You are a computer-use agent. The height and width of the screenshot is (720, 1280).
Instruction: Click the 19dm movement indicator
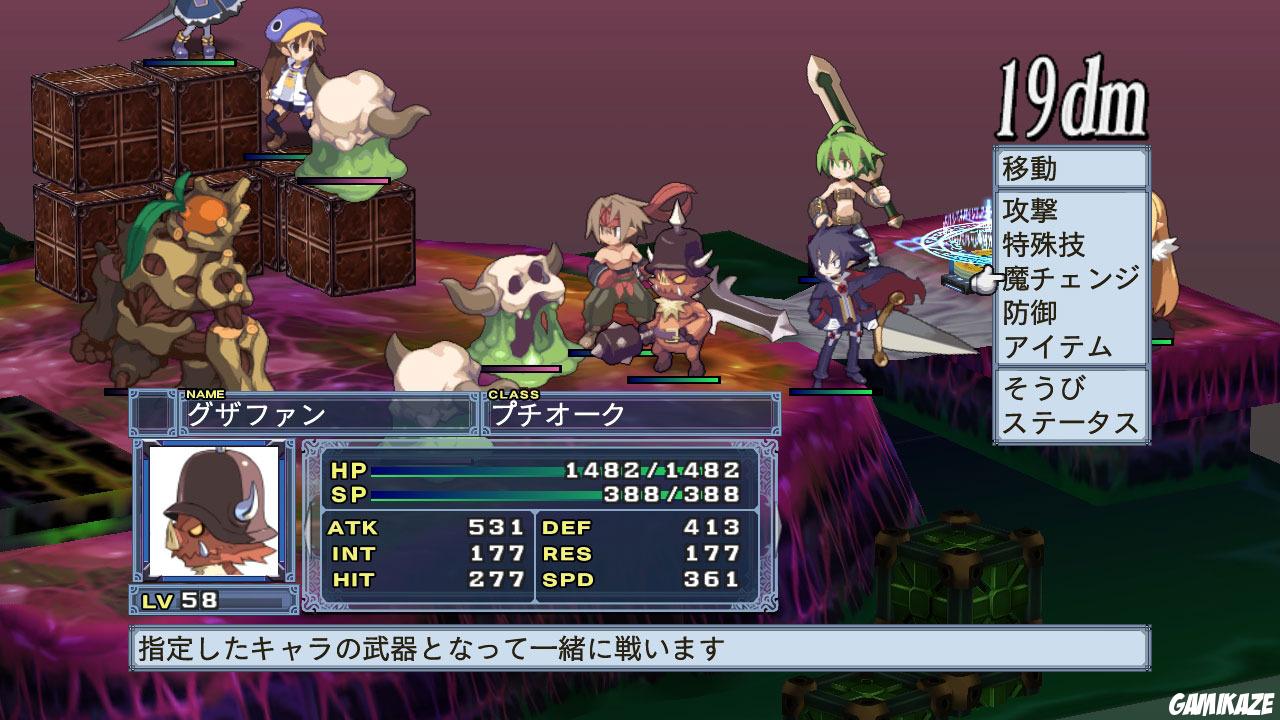1072,95
